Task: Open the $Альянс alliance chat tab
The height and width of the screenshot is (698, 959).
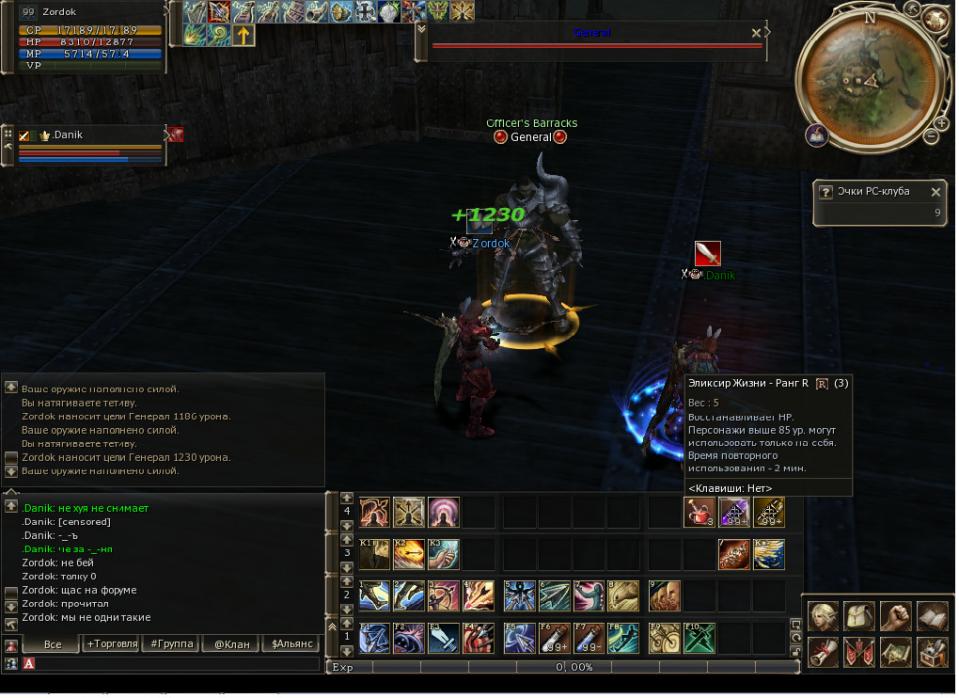Action: click(291, 644)
